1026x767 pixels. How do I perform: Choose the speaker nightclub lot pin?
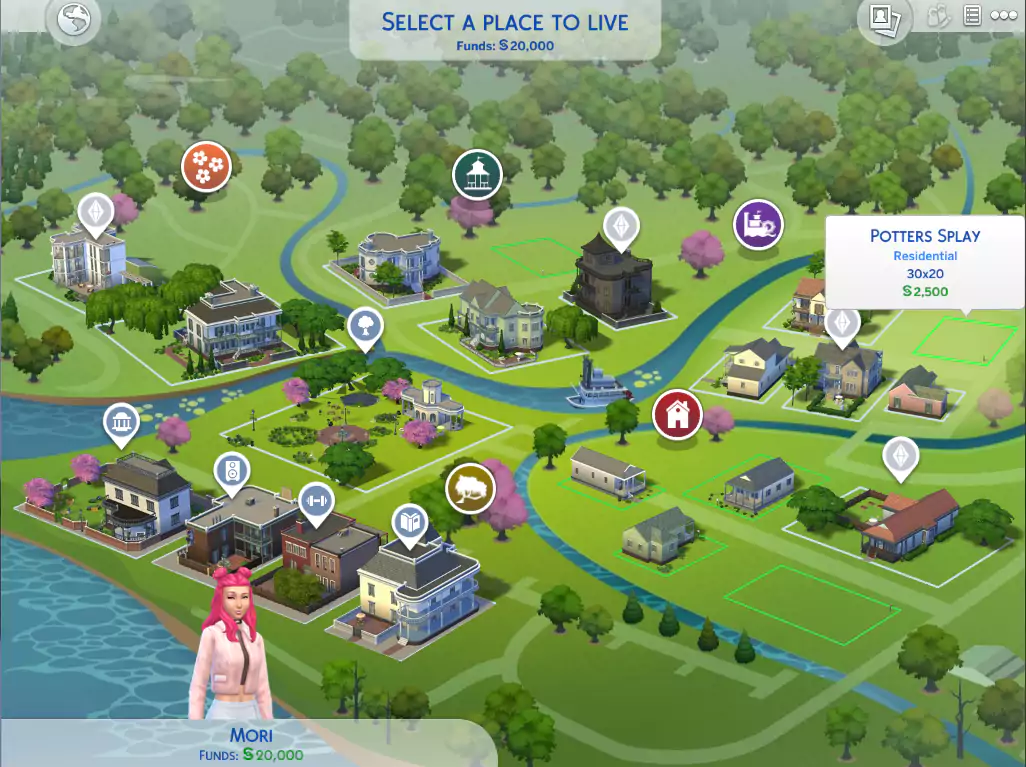tap(232, 472)
